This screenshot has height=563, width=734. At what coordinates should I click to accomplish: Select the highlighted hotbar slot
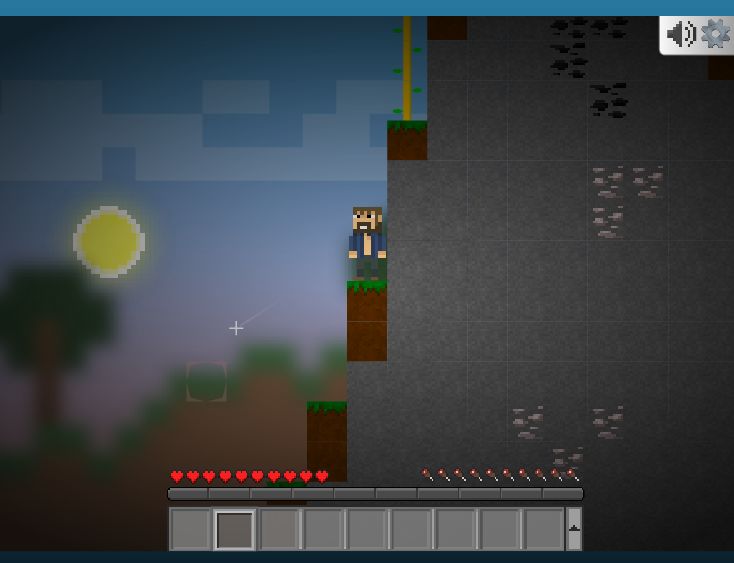(234, 529)
